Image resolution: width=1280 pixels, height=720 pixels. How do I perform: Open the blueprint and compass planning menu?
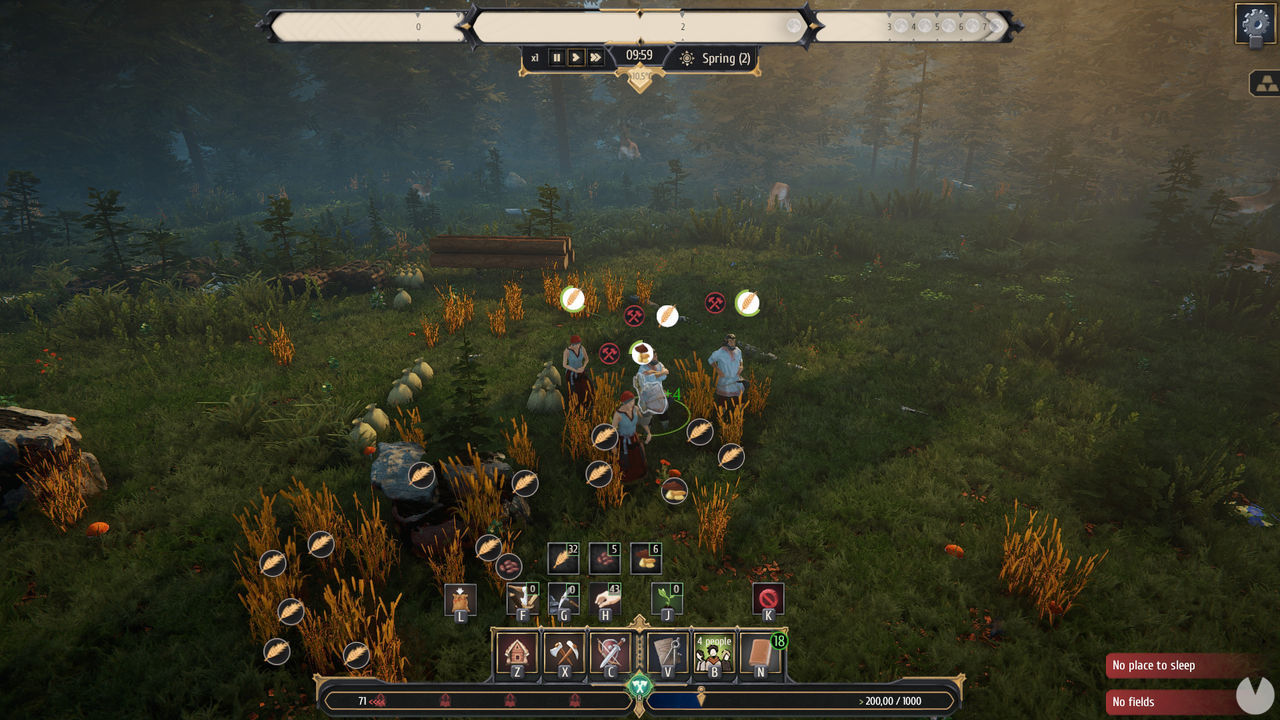666,653
